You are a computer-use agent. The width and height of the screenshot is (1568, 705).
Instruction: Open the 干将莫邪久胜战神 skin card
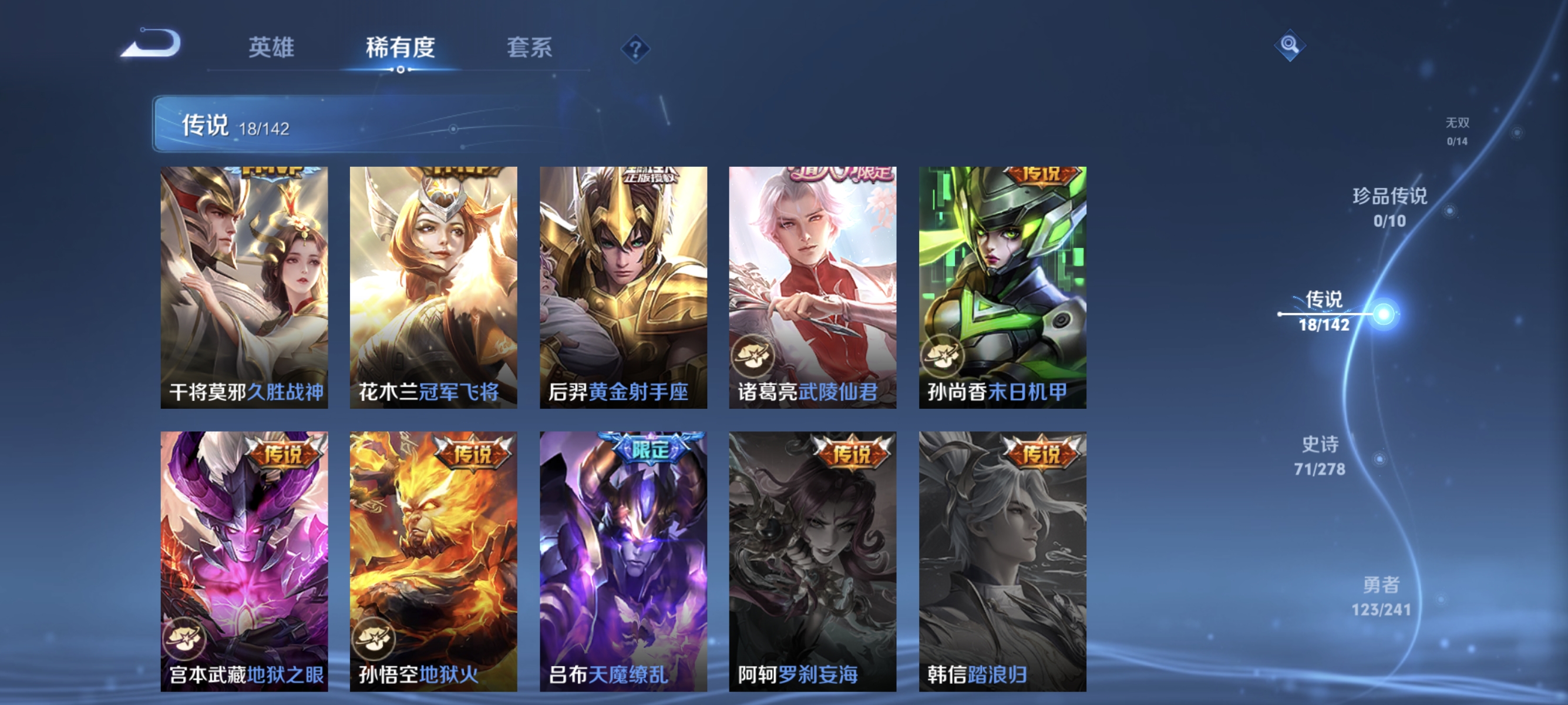pos(244,286)
